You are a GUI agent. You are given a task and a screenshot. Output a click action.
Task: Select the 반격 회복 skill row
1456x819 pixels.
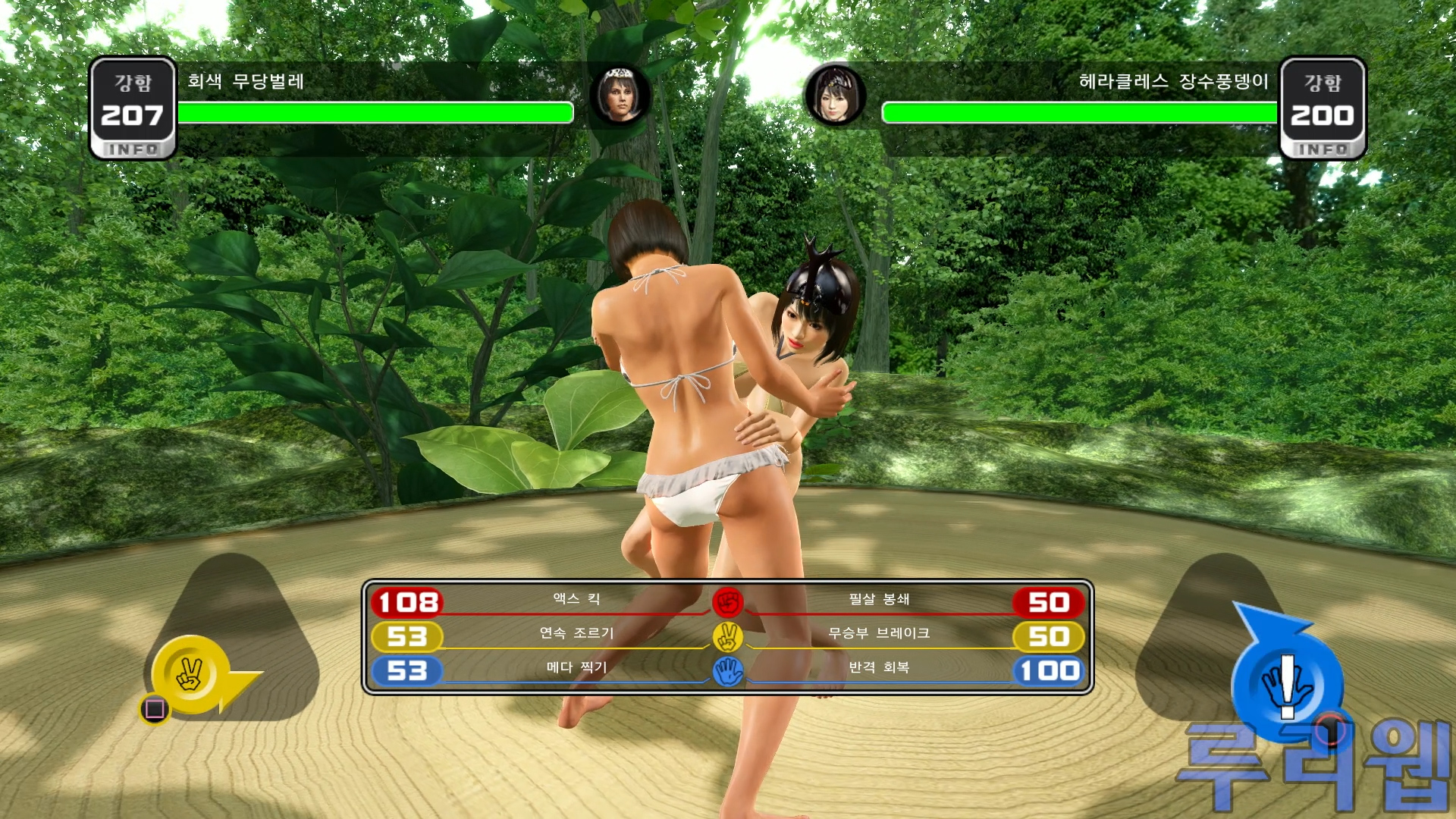point(879,667)
